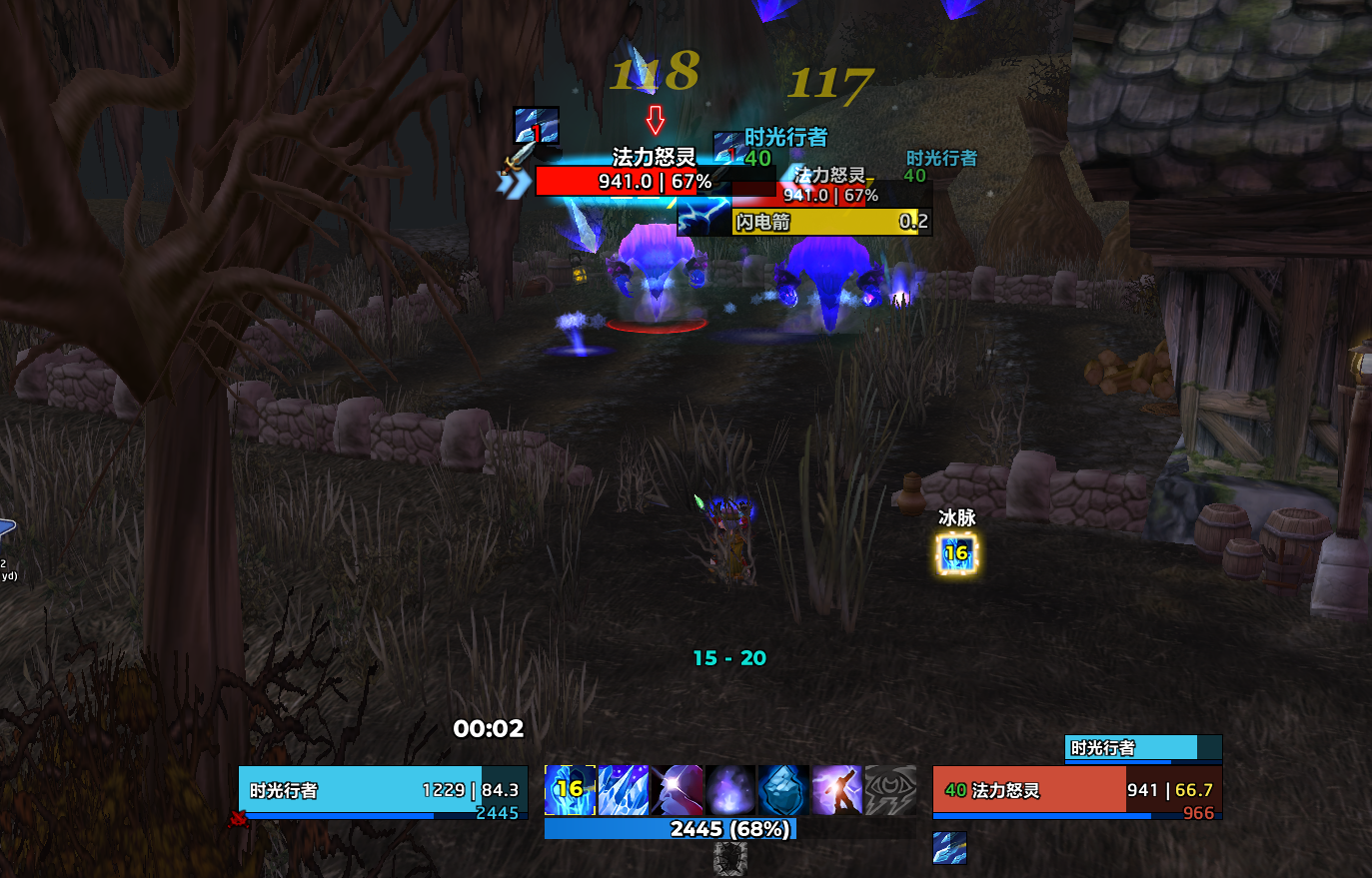Target the 法力怒灵 nameplate casting 闪电箭

831,195
